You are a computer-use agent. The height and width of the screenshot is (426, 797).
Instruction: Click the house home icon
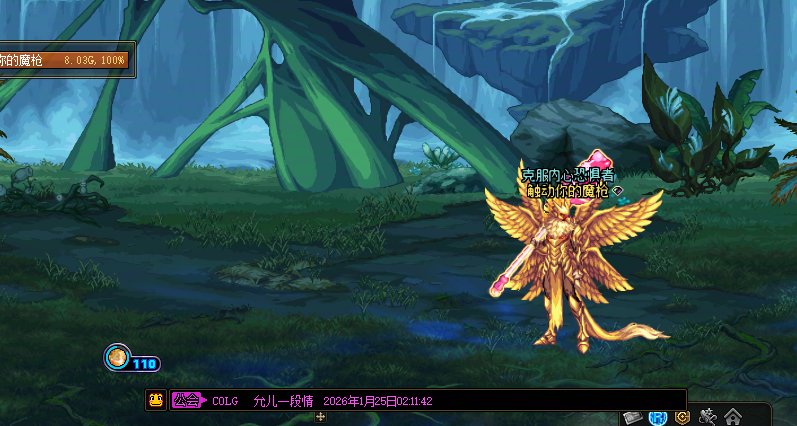pyautogui.click(x=733, y=416)
